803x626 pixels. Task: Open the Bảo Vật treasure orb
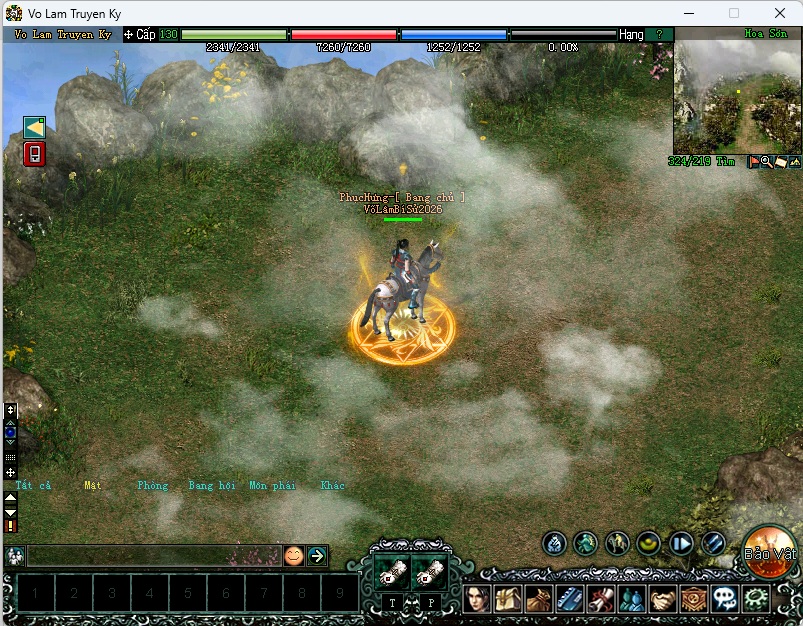768,552
